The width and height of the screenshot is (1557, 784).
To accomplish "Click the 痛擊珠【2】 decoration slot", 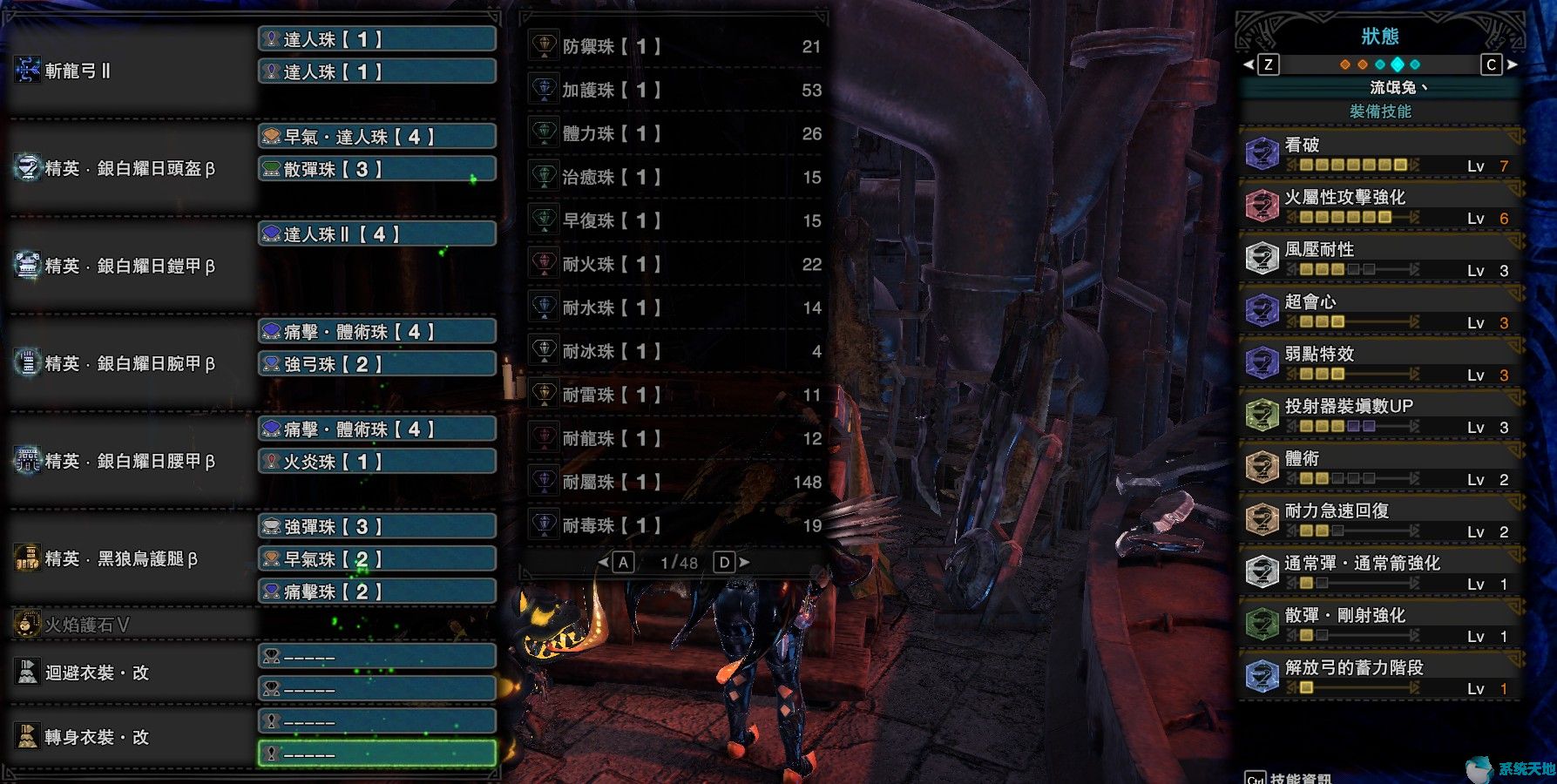I will pyautogui.click(x=376, y=591).
